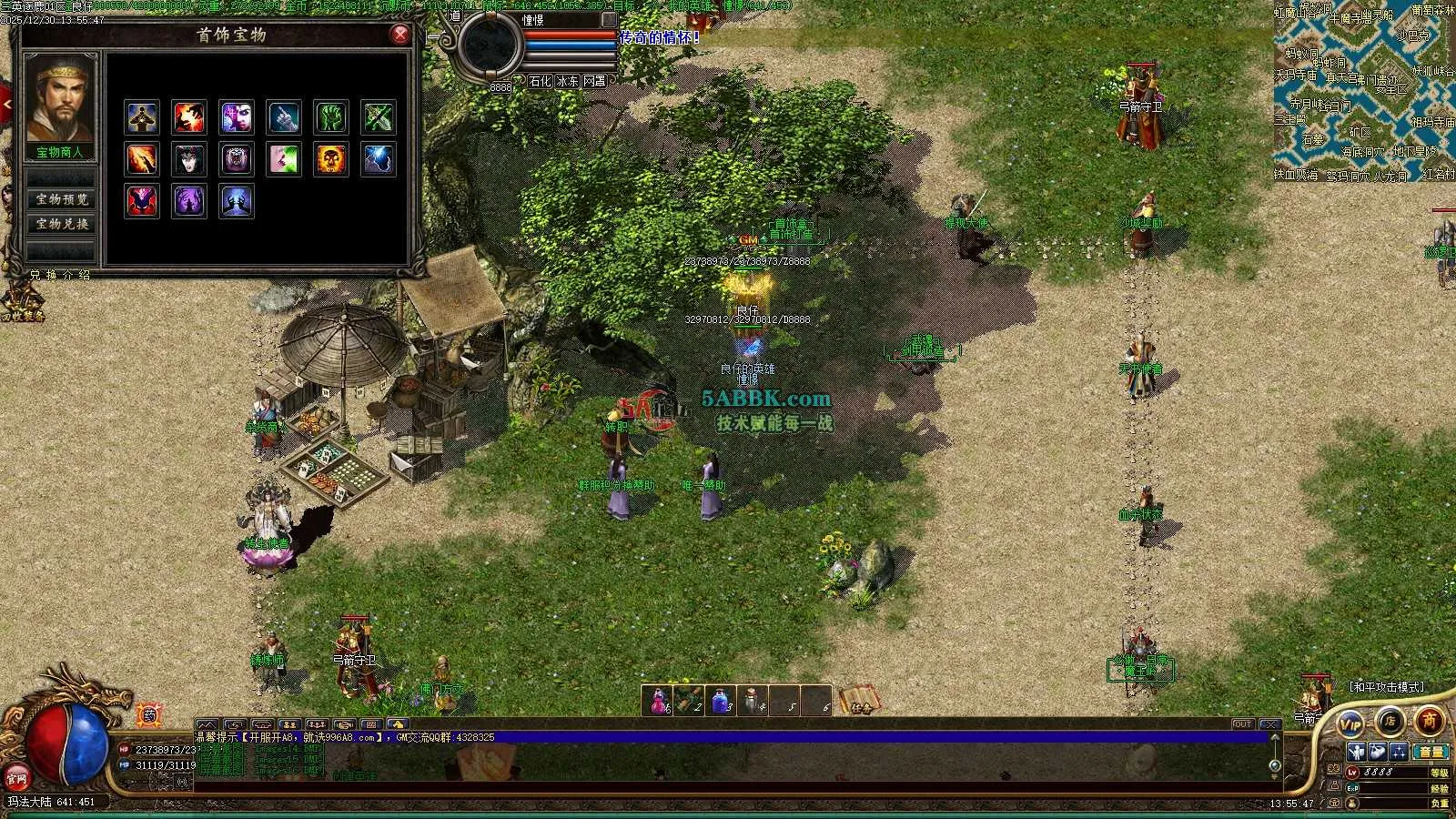Select the blue lightning treasure icon
The image size is (1456, 819).
pos(379,159)
